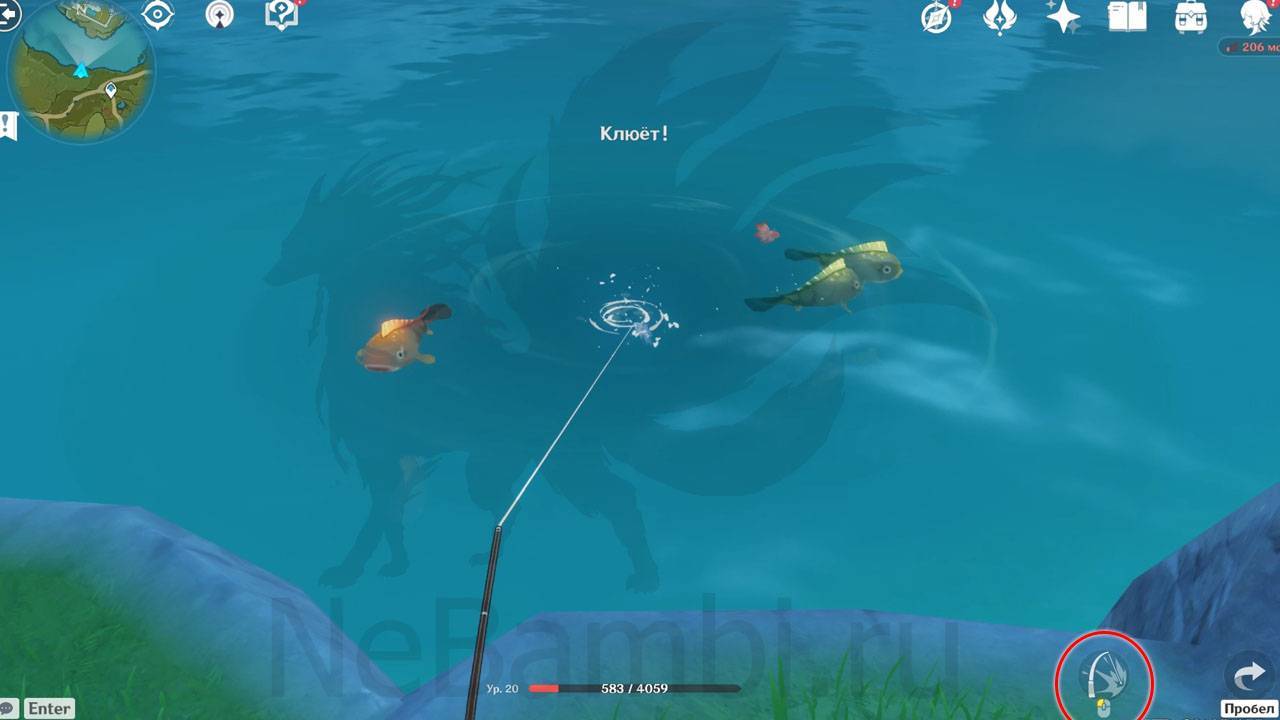Click the quest exclamation bookmark icon

9,126
